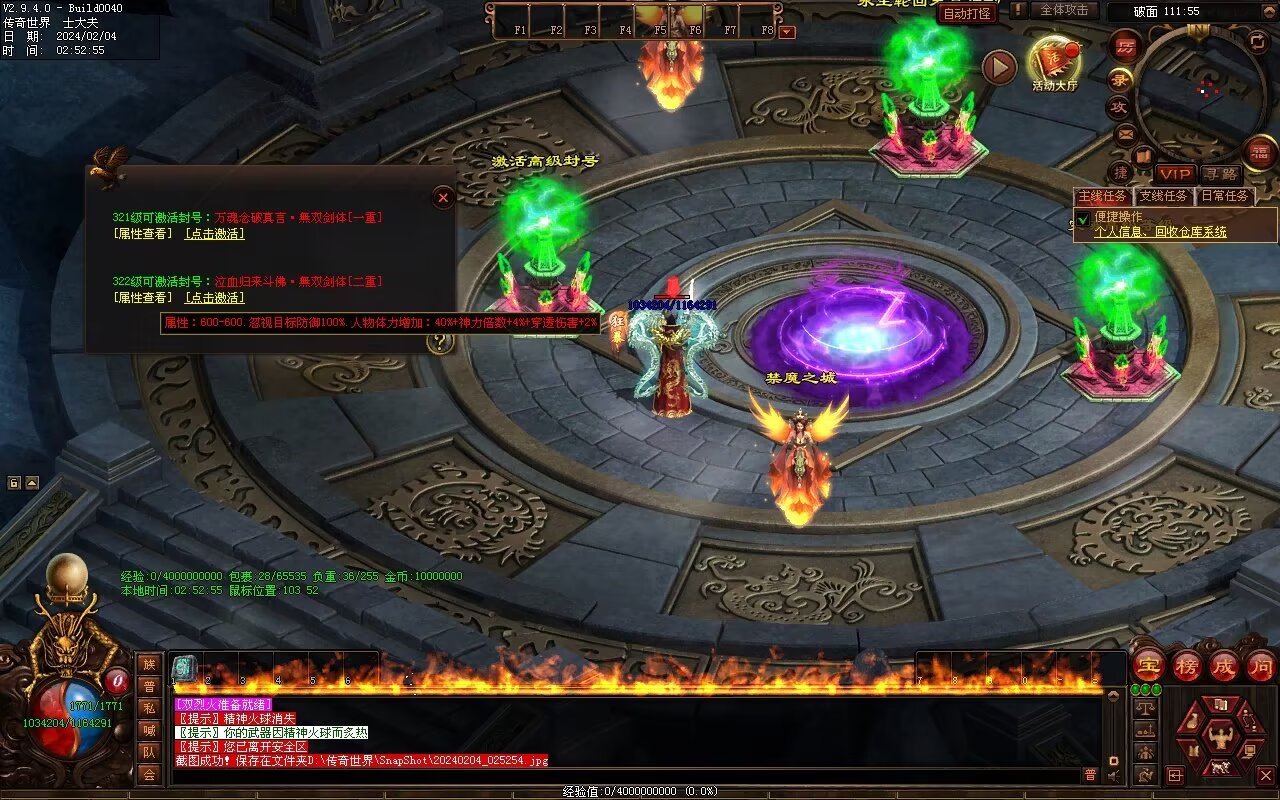The width and height of the screenshot is (1280, 800).
Task: Open the 个人信息、回收仓库系统 link
Action: point(1160,232)
